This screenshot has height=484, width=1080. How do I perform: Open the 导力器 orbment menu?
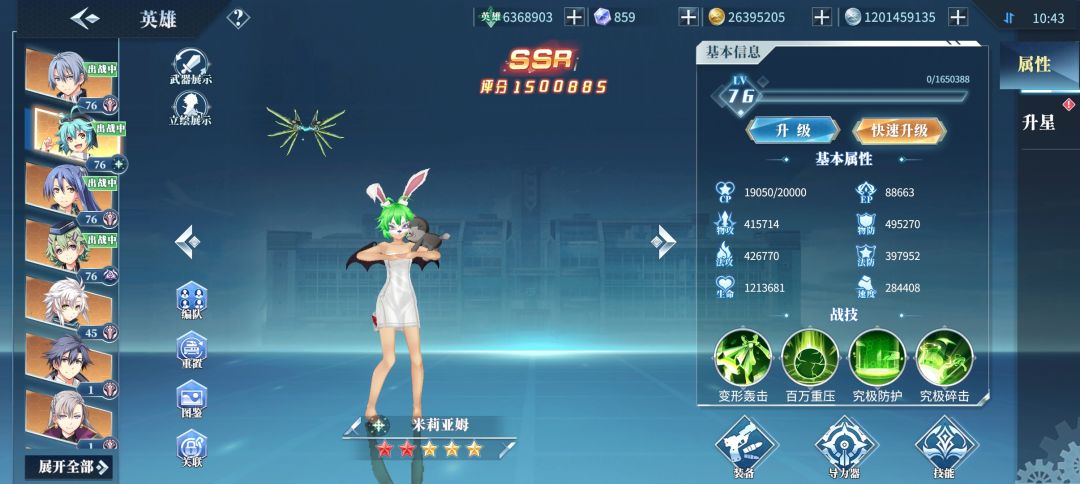pos(846,444)
